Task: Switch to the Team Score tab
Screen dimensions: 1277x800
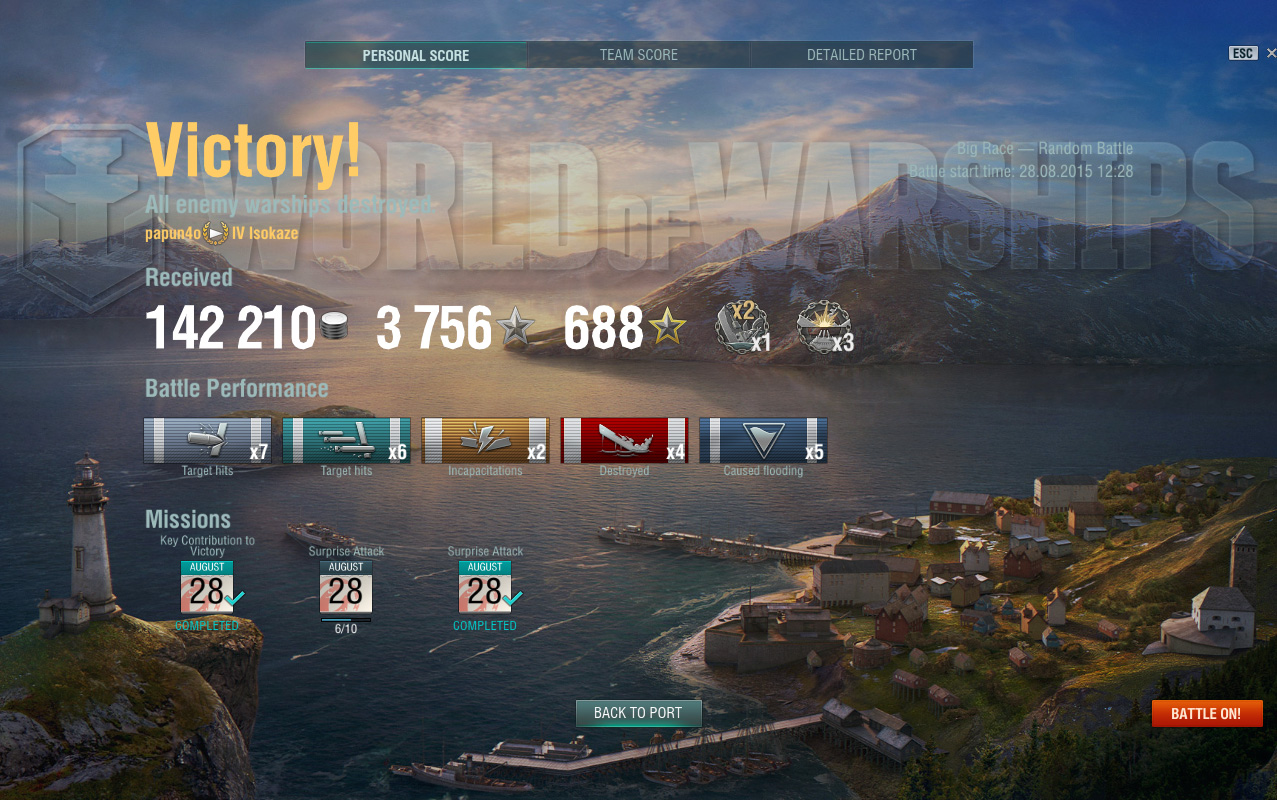Action: pos(639,55)
